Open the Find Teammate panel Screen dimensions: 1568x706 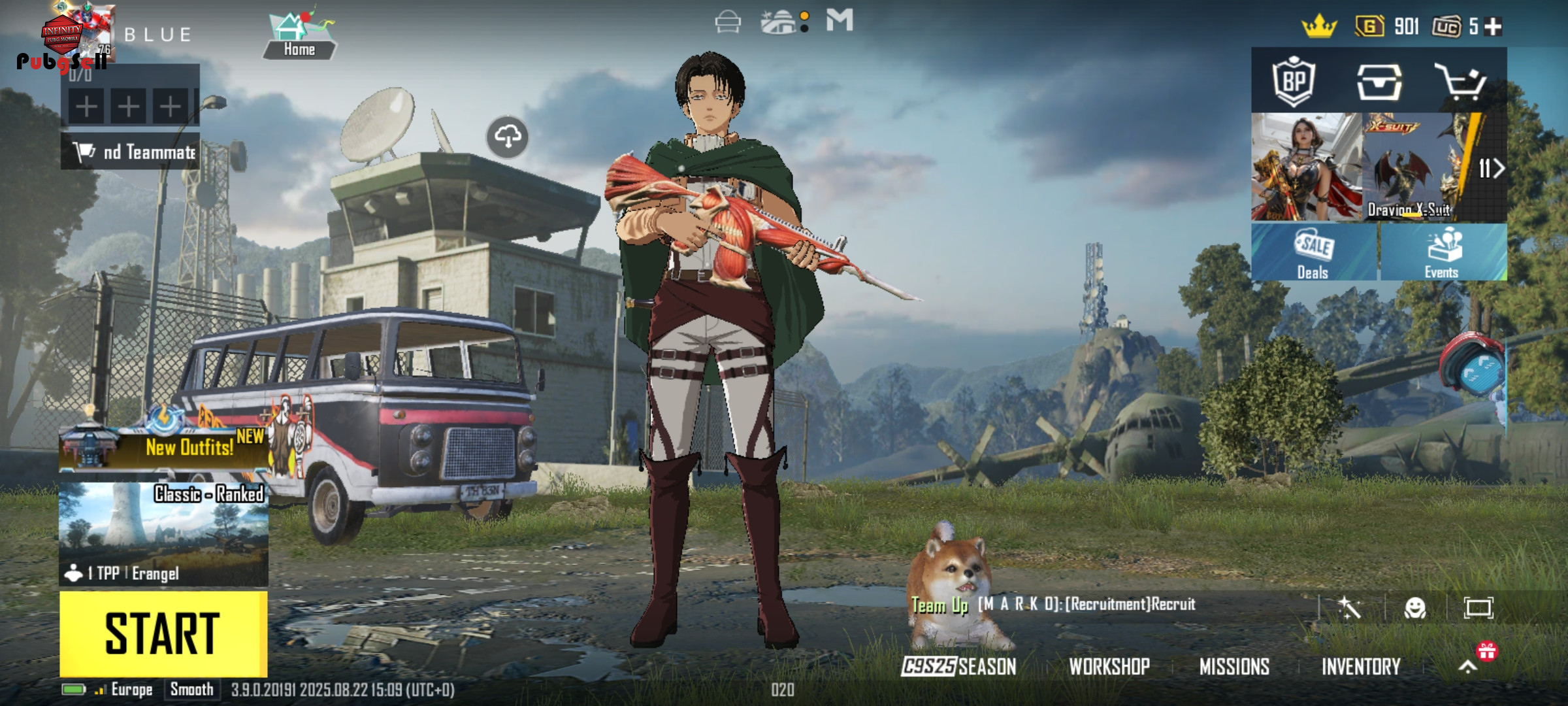coord(131,152)
